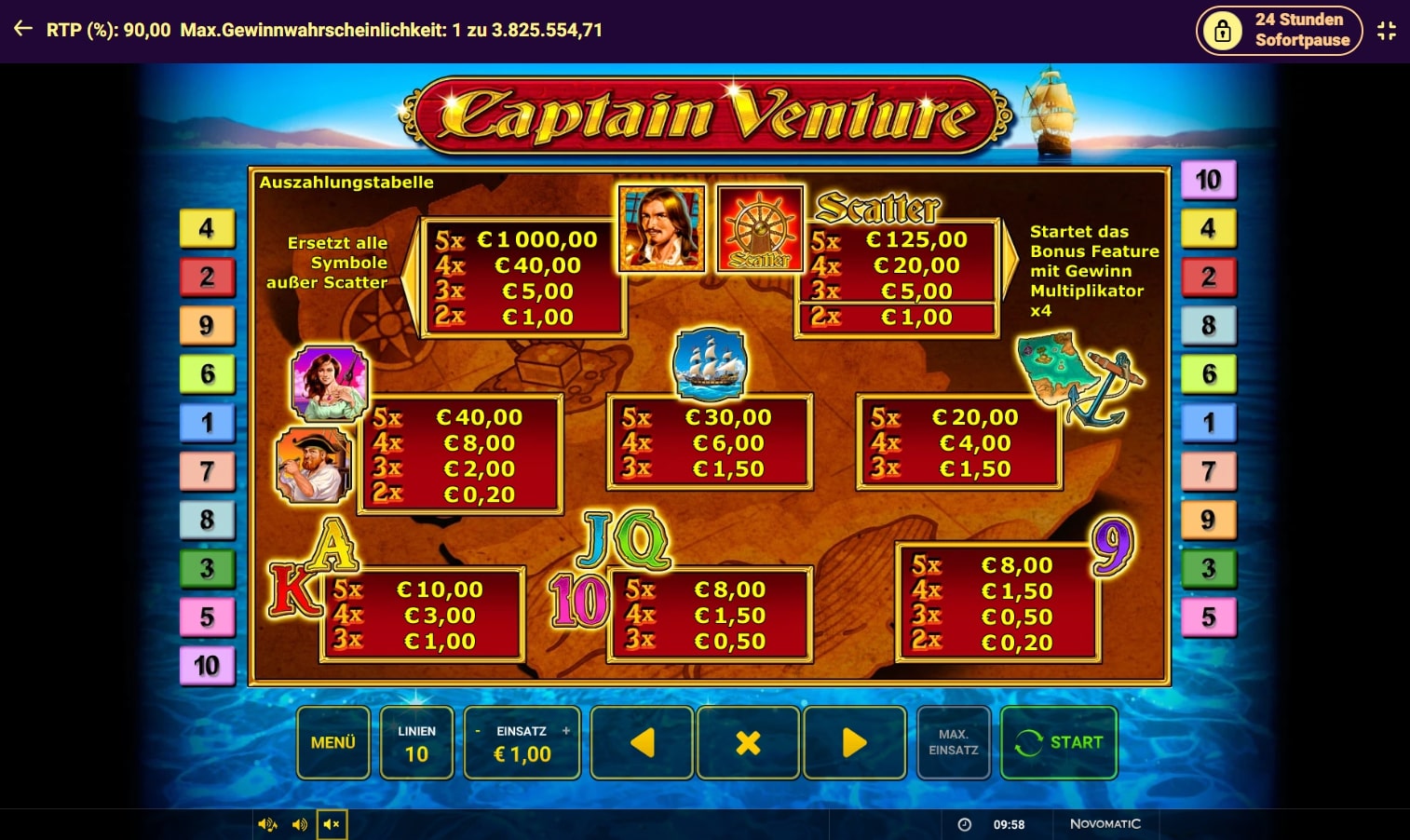Go to the previous paytable page

point(642,742)
